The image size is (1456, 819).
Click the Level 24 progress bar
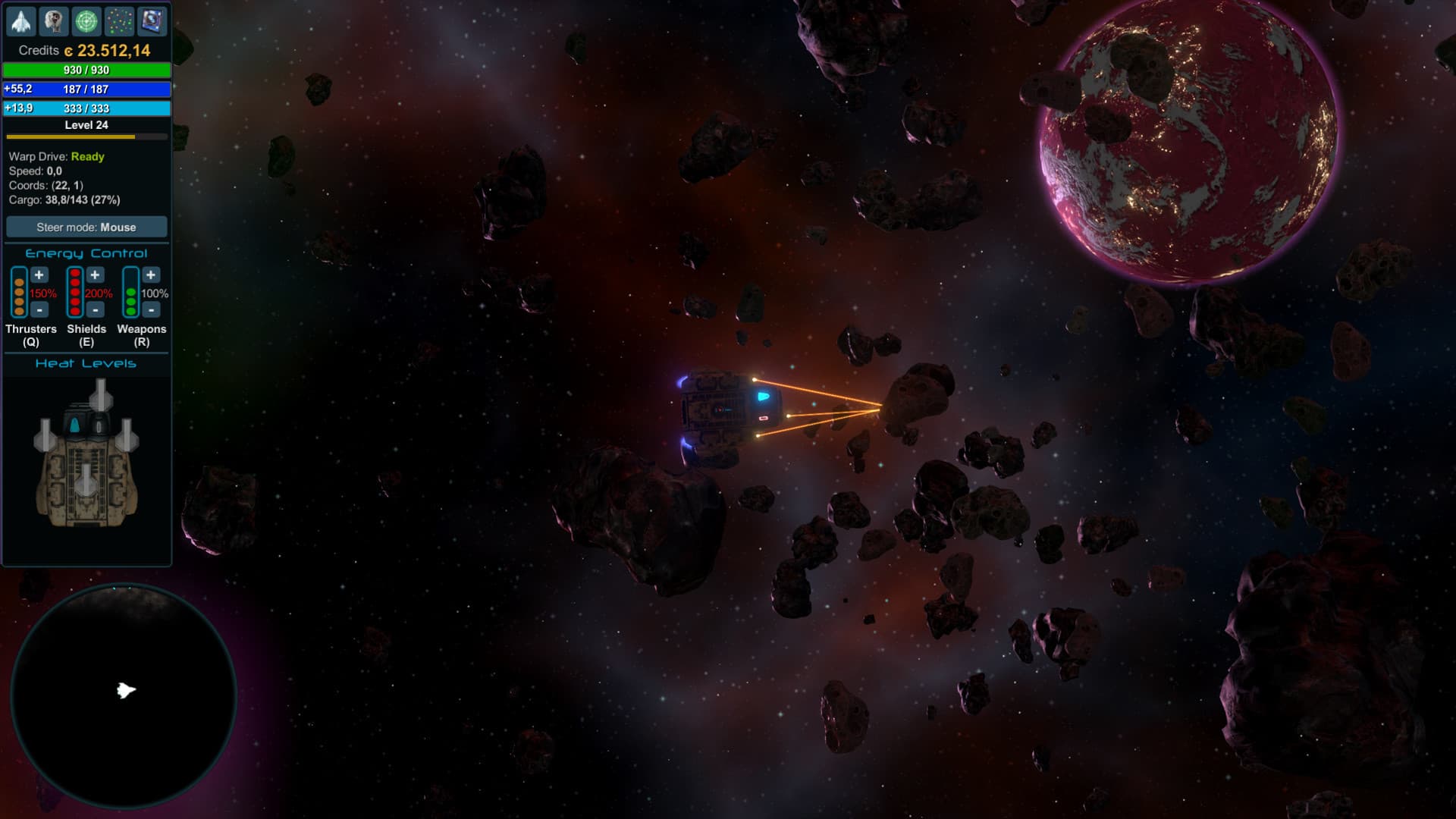click(x=86, y=136)
